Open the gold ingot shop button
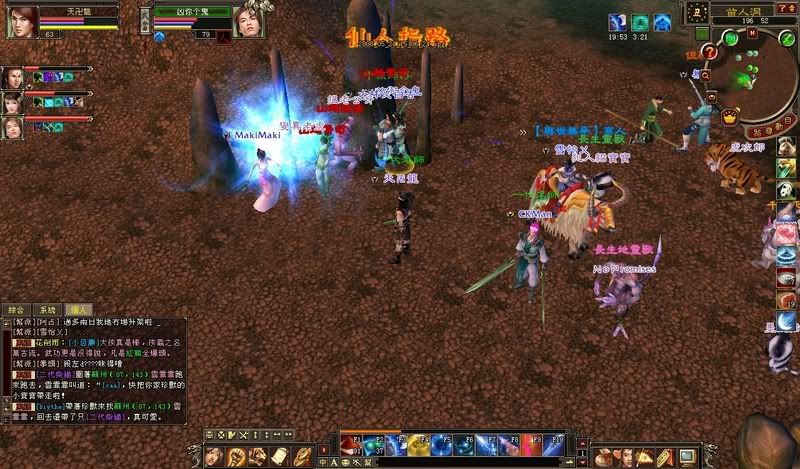Image resolution: width=800 pixels, height=469 pixels. (x=730, y=118)
